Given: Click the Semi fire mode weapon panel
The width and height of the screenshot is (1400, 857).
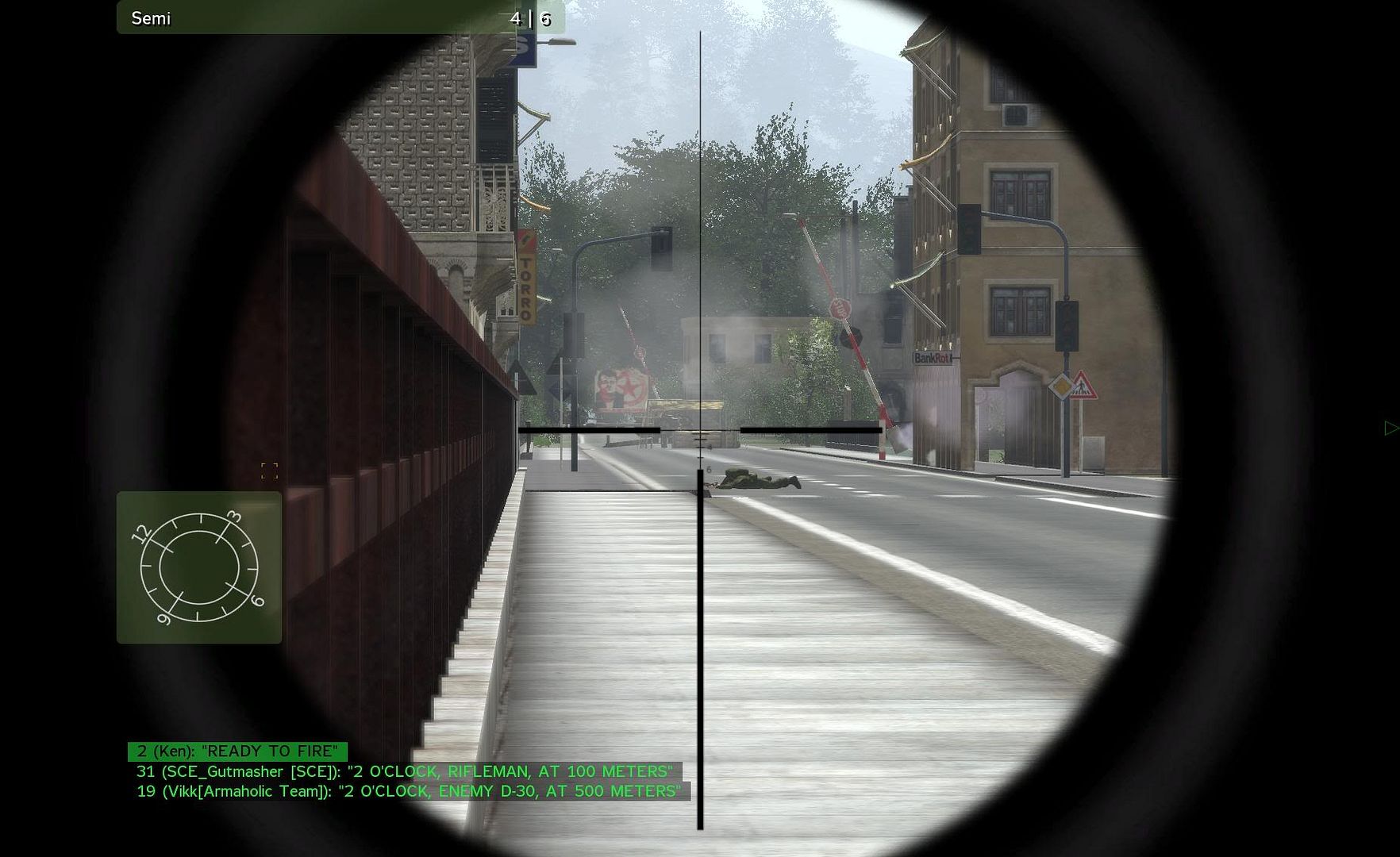Looking at the screenshot, I should [340, 18].
